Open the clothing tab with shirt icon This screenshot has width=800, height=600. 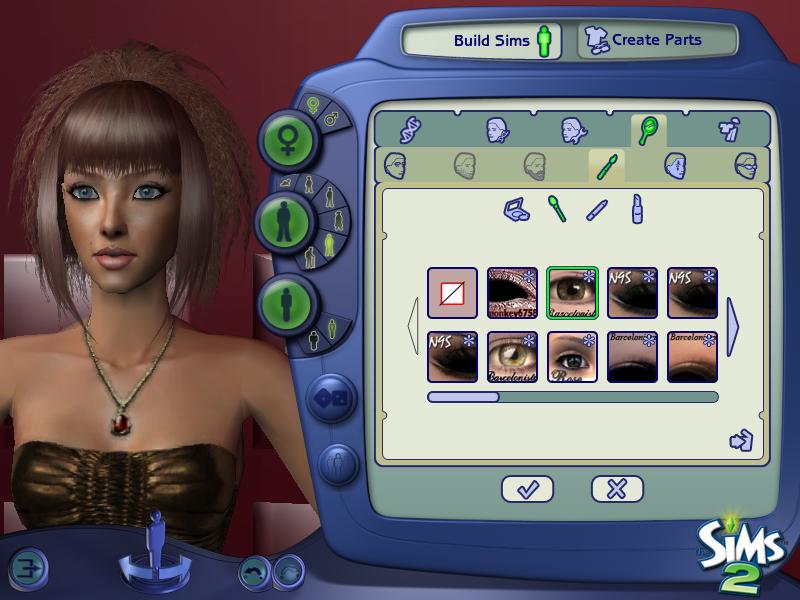[727, 129]
